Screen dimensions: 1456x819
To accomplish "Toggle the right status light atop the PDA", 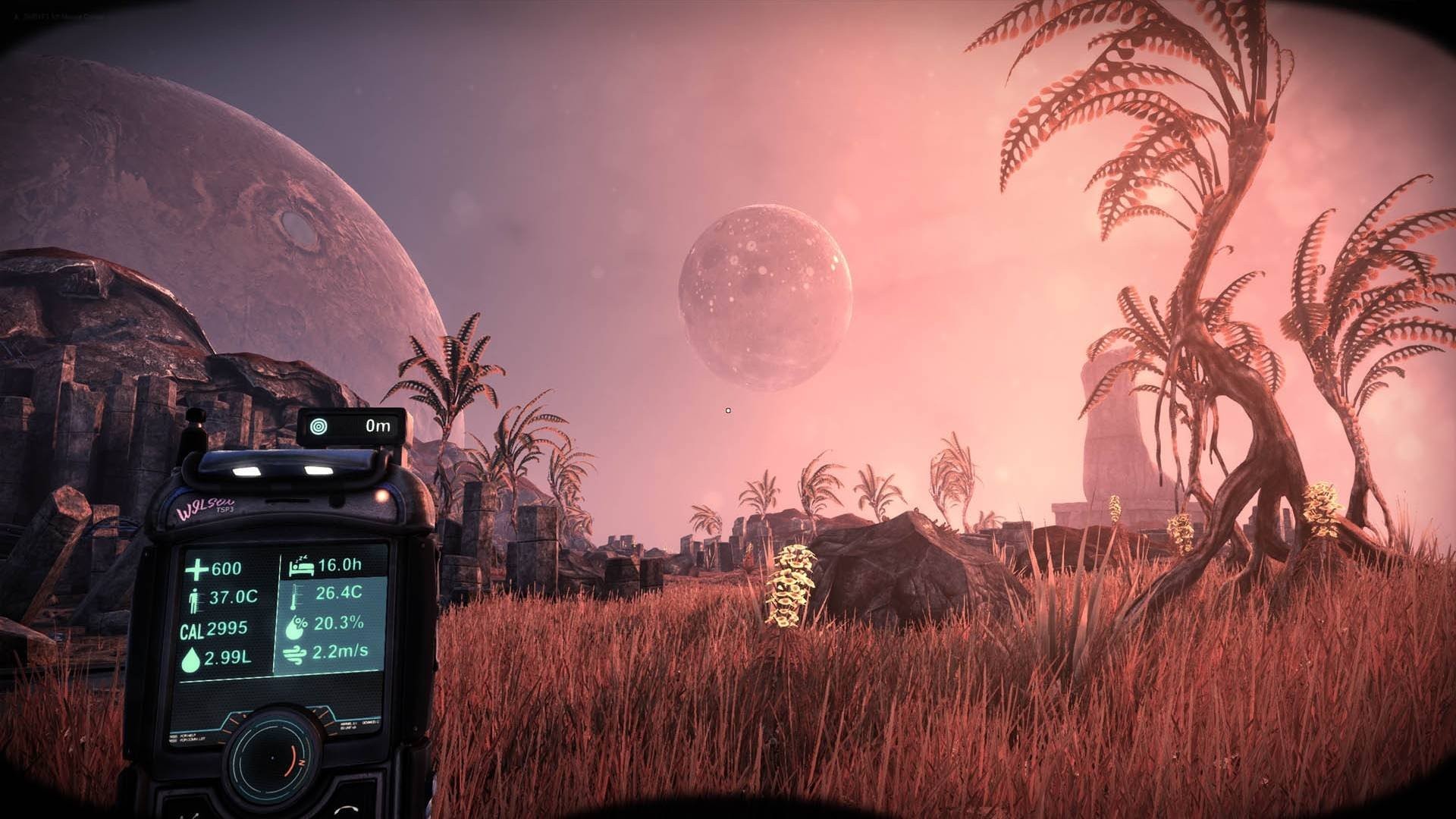I will click(318, 469).
